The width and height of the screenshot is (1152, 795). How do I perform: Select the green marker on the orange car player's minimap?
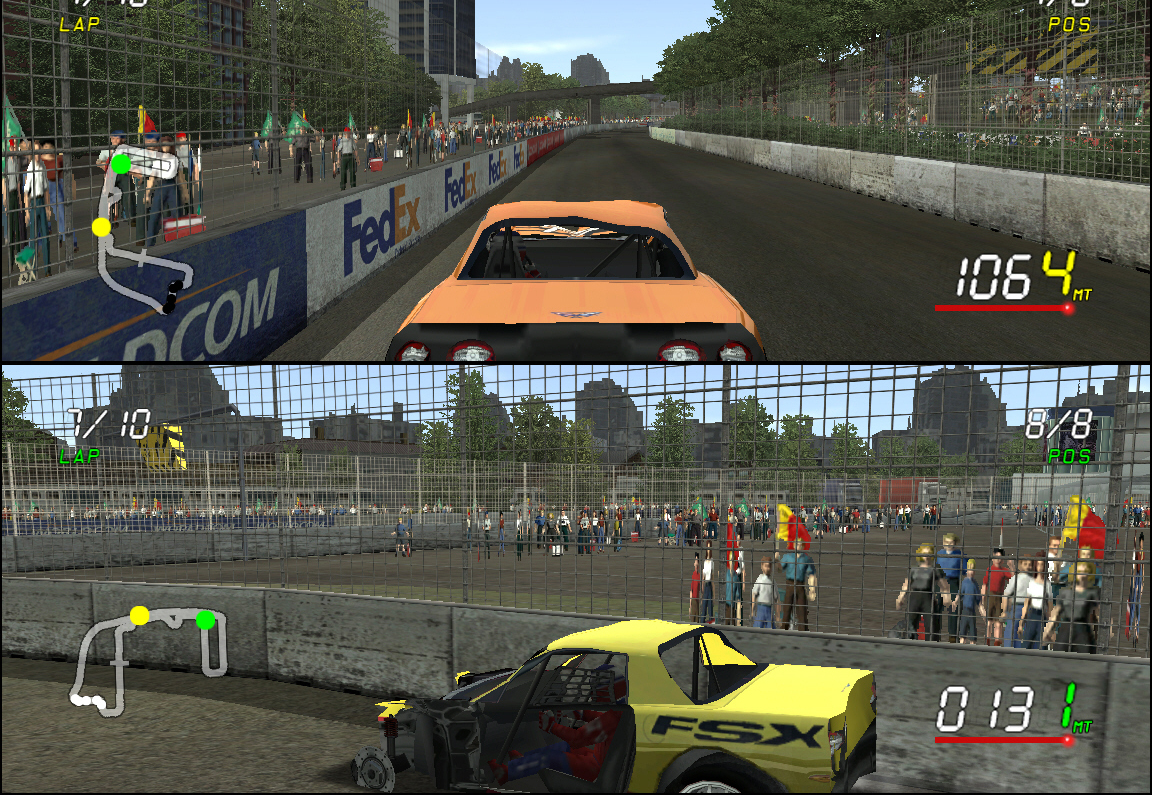(120, 163)
